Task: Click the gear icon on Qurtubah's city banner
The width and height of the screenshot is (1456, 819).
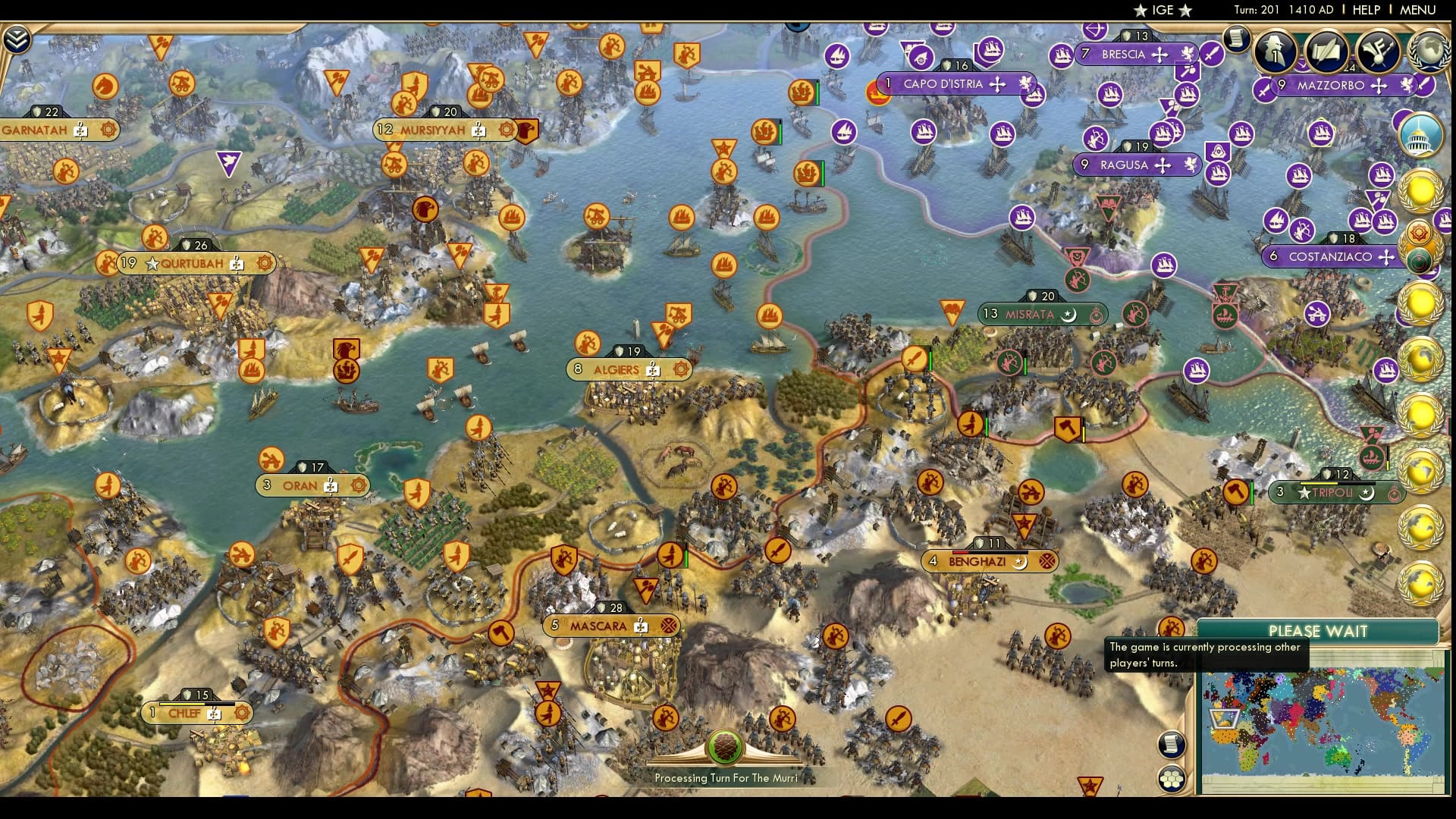Action: tap(264, 264)
